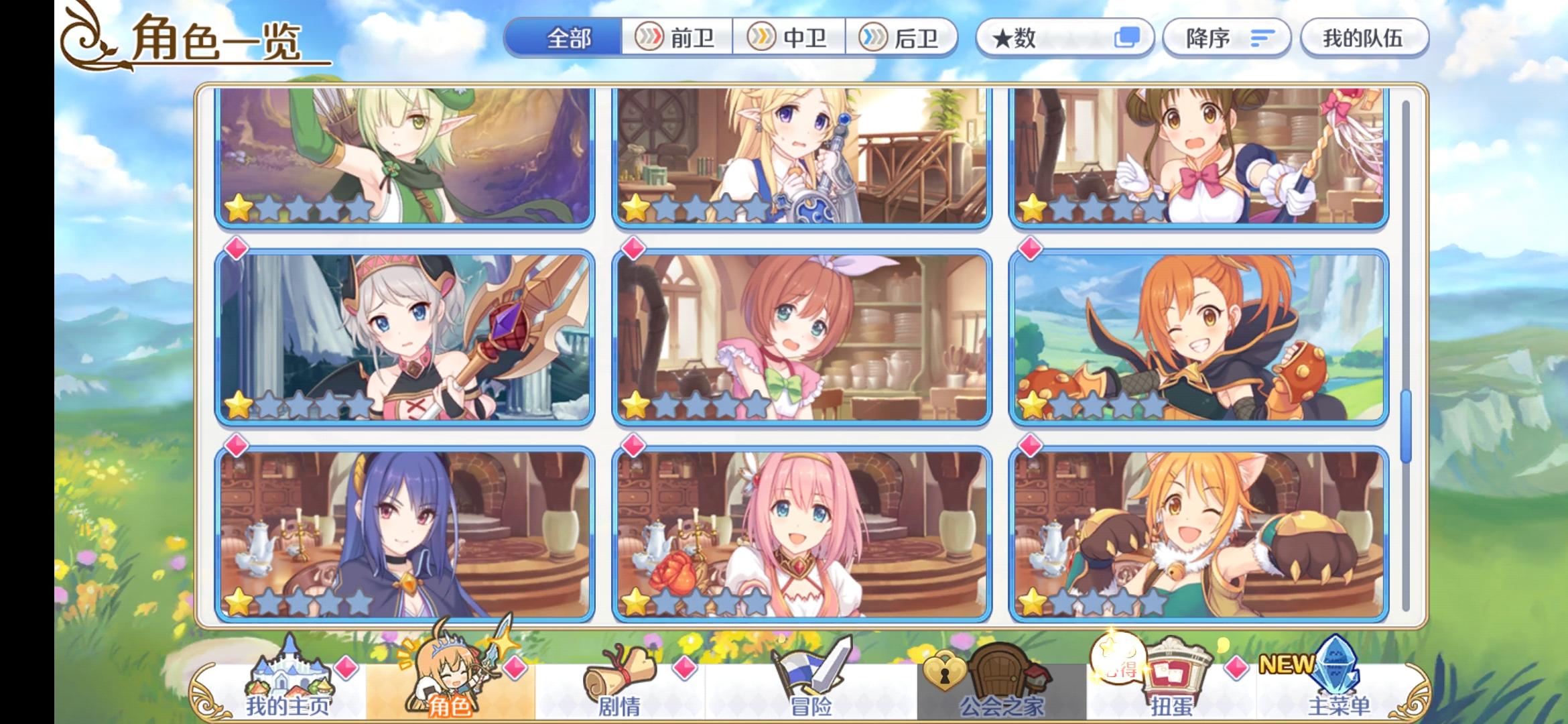Image resolution: width=1568 pixels, height=724 pixels.
Task: Click pink diamond marker on silver-haired character card
Action: [235, 249]
